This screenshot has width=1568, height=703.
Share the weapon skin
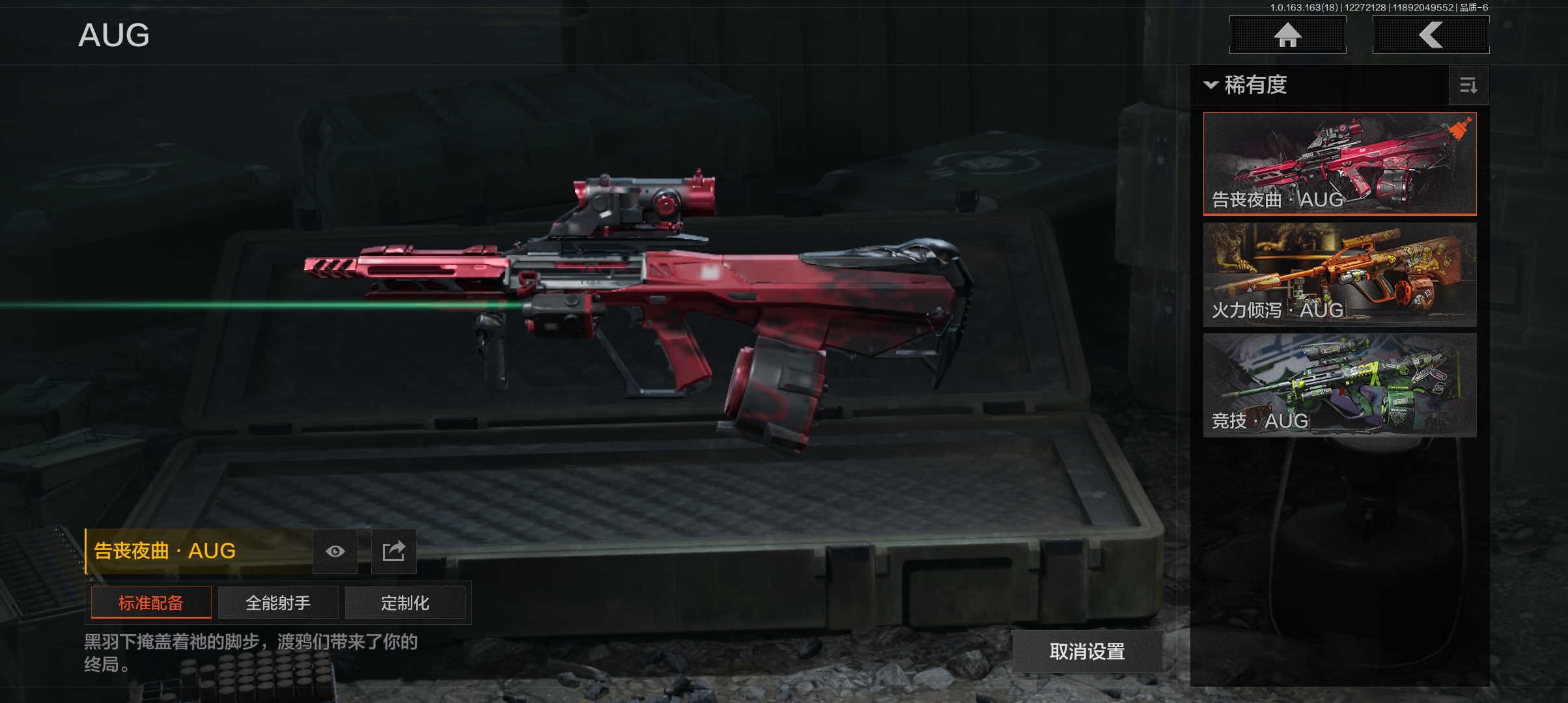coord(393,551)
